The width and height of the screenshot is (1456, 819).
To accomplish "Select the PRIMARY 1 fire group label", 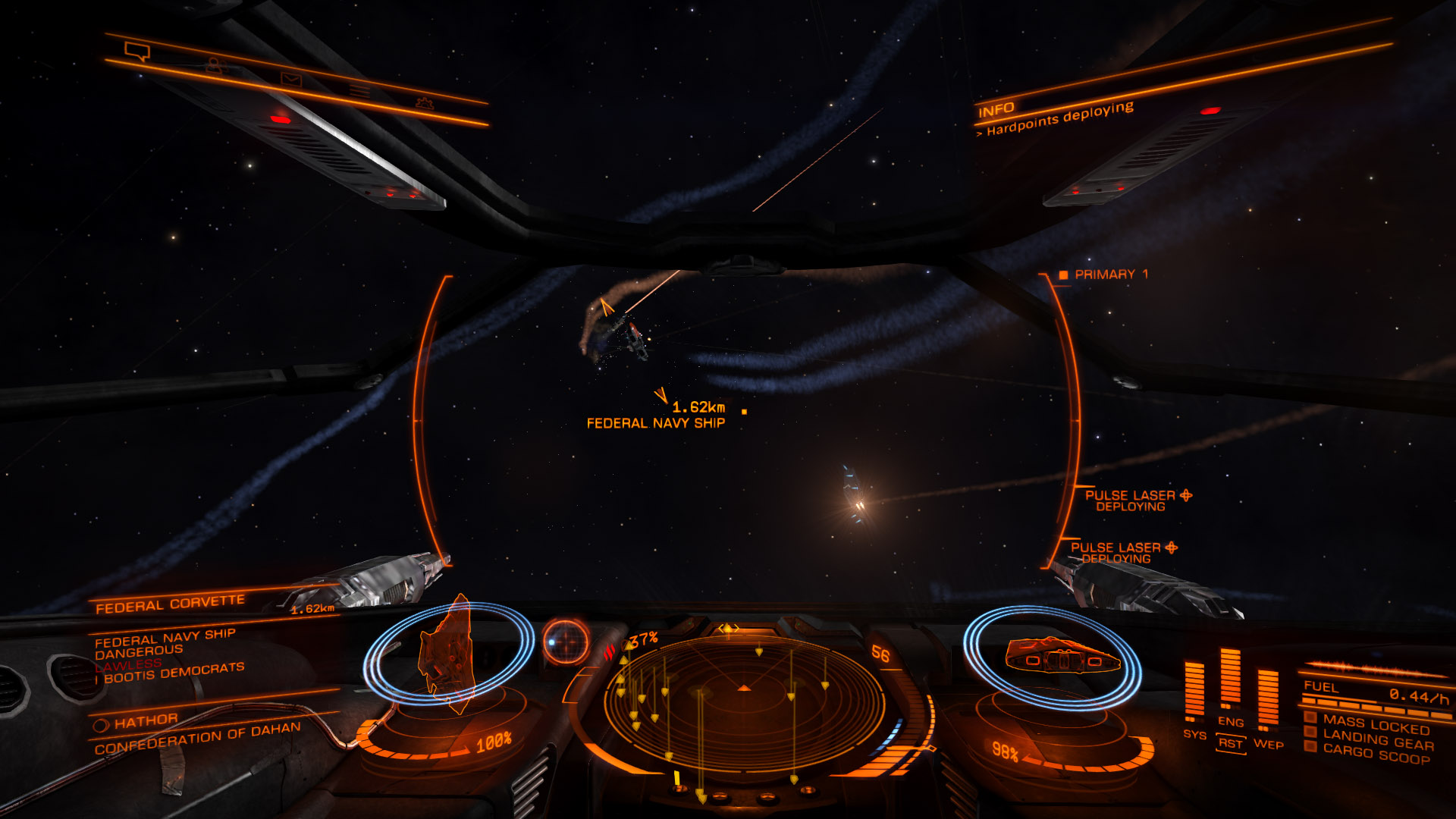I will [1109, 275].
